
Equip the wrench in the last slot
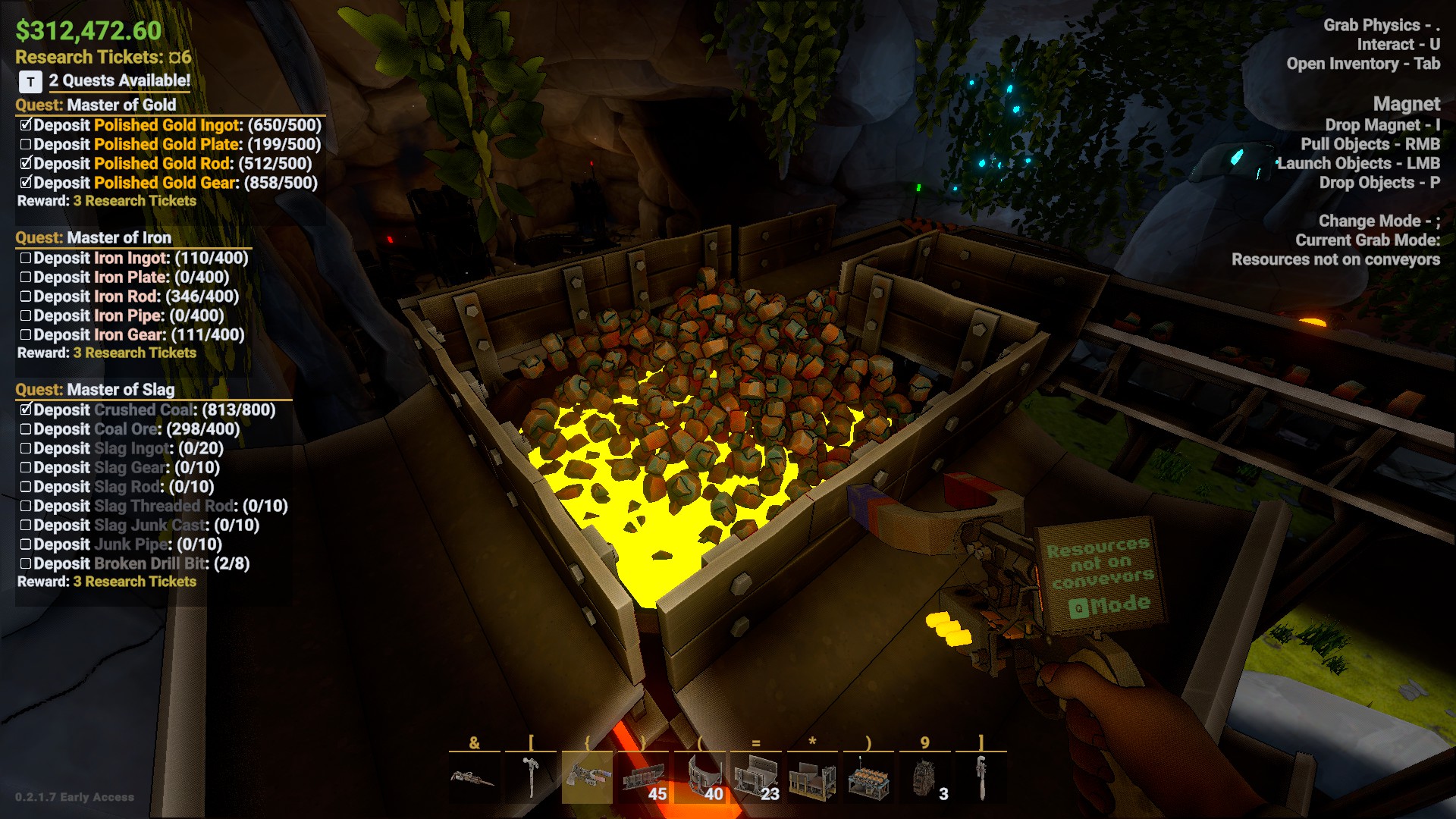click(981, 778)
